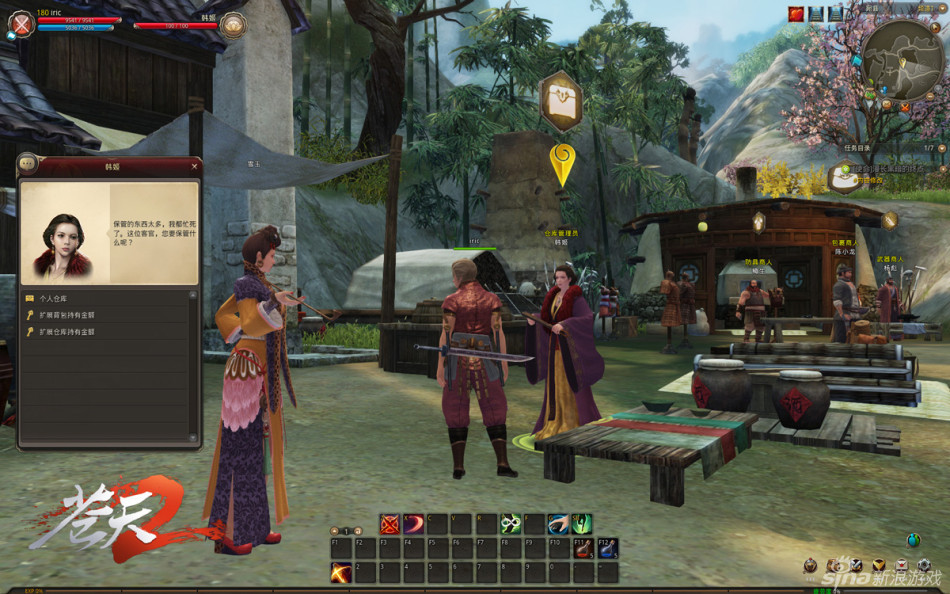Click the player portrait icon

pos(20,24)
